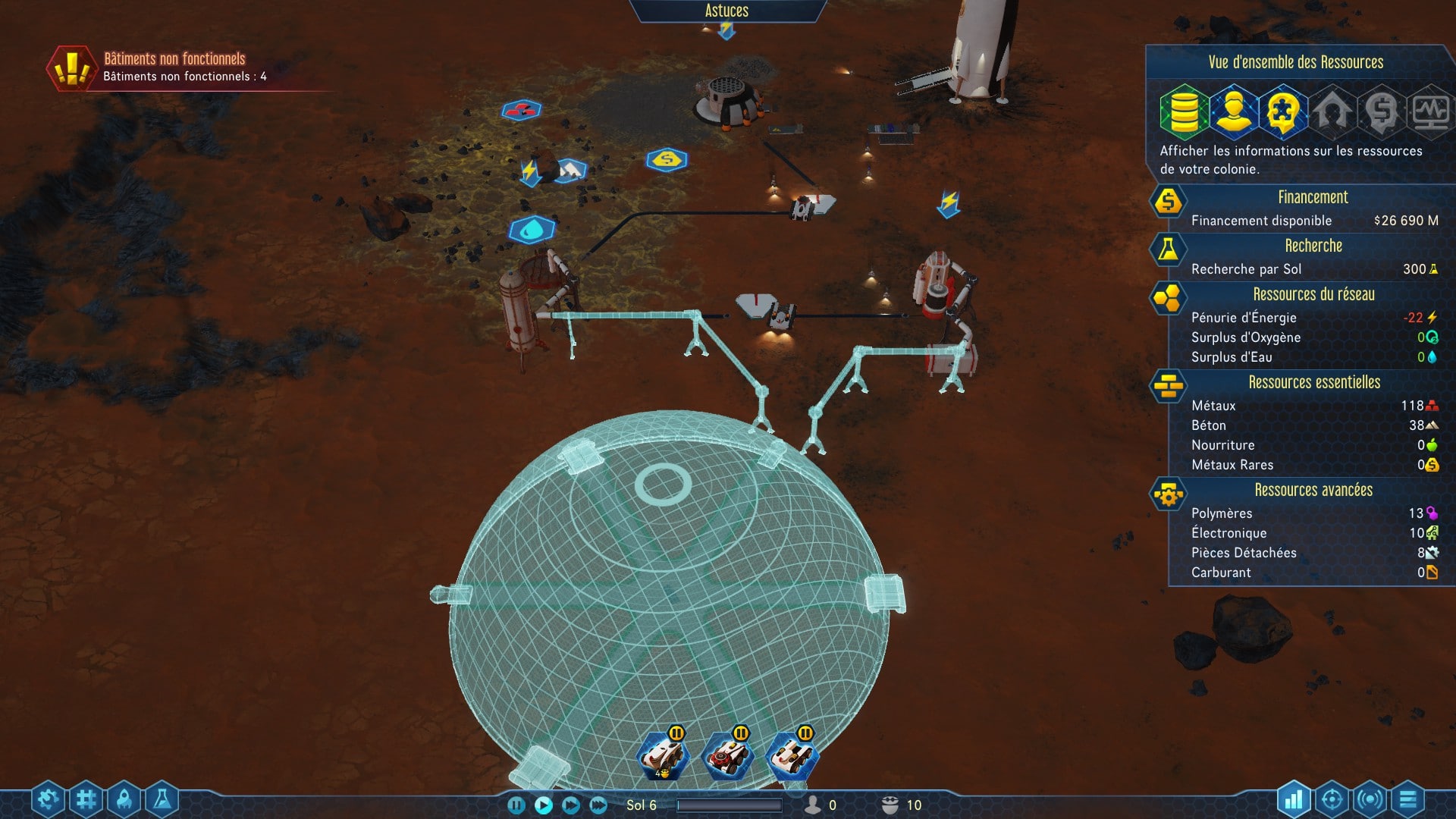1456x819 pixels.
Task: Pause the game speed
Action: coord(516,805)
